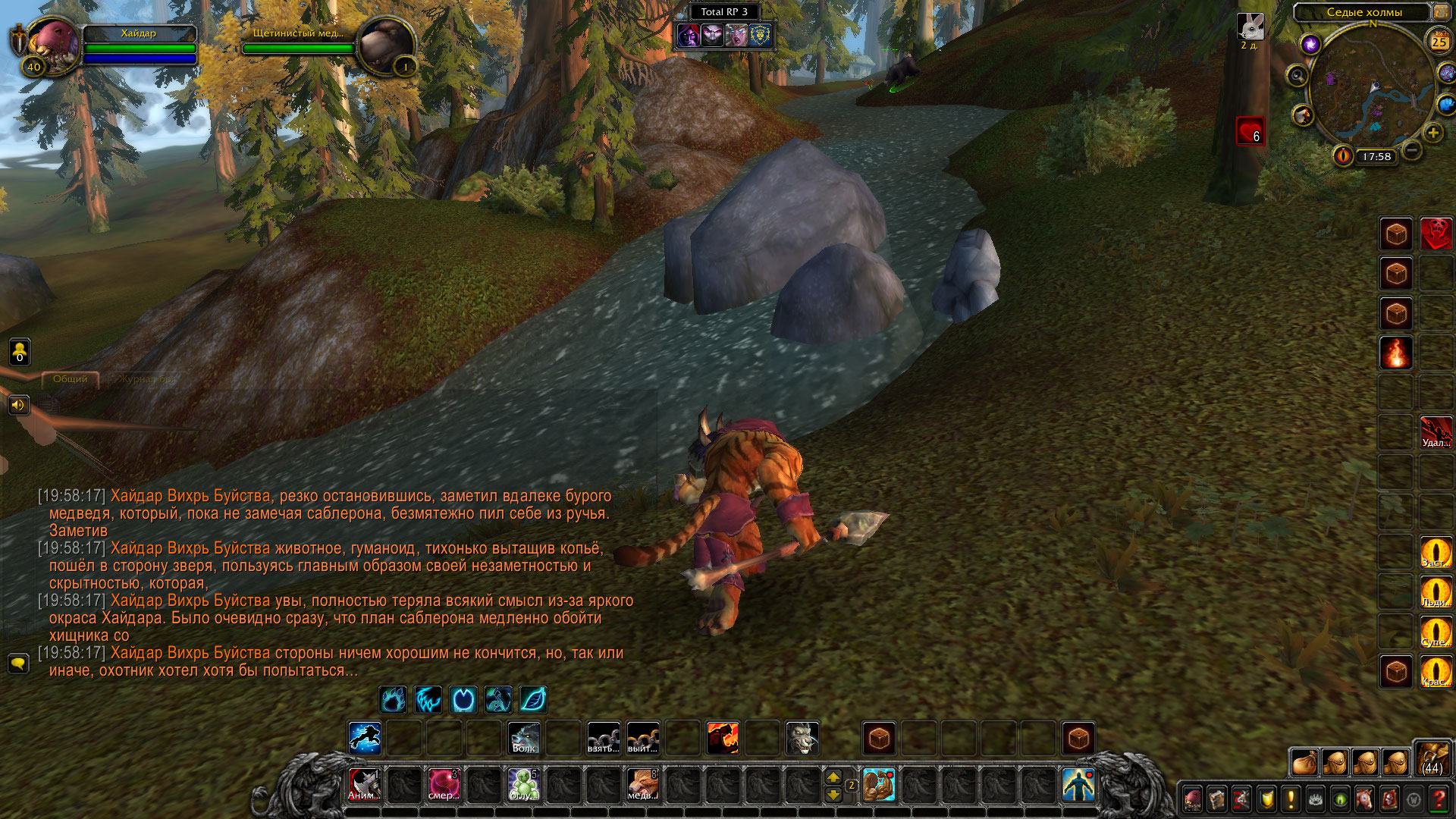The width and height of the screenshot is (1456, 819).
Task: Open the red question mark help menu
Action: tap(1439, 799)
